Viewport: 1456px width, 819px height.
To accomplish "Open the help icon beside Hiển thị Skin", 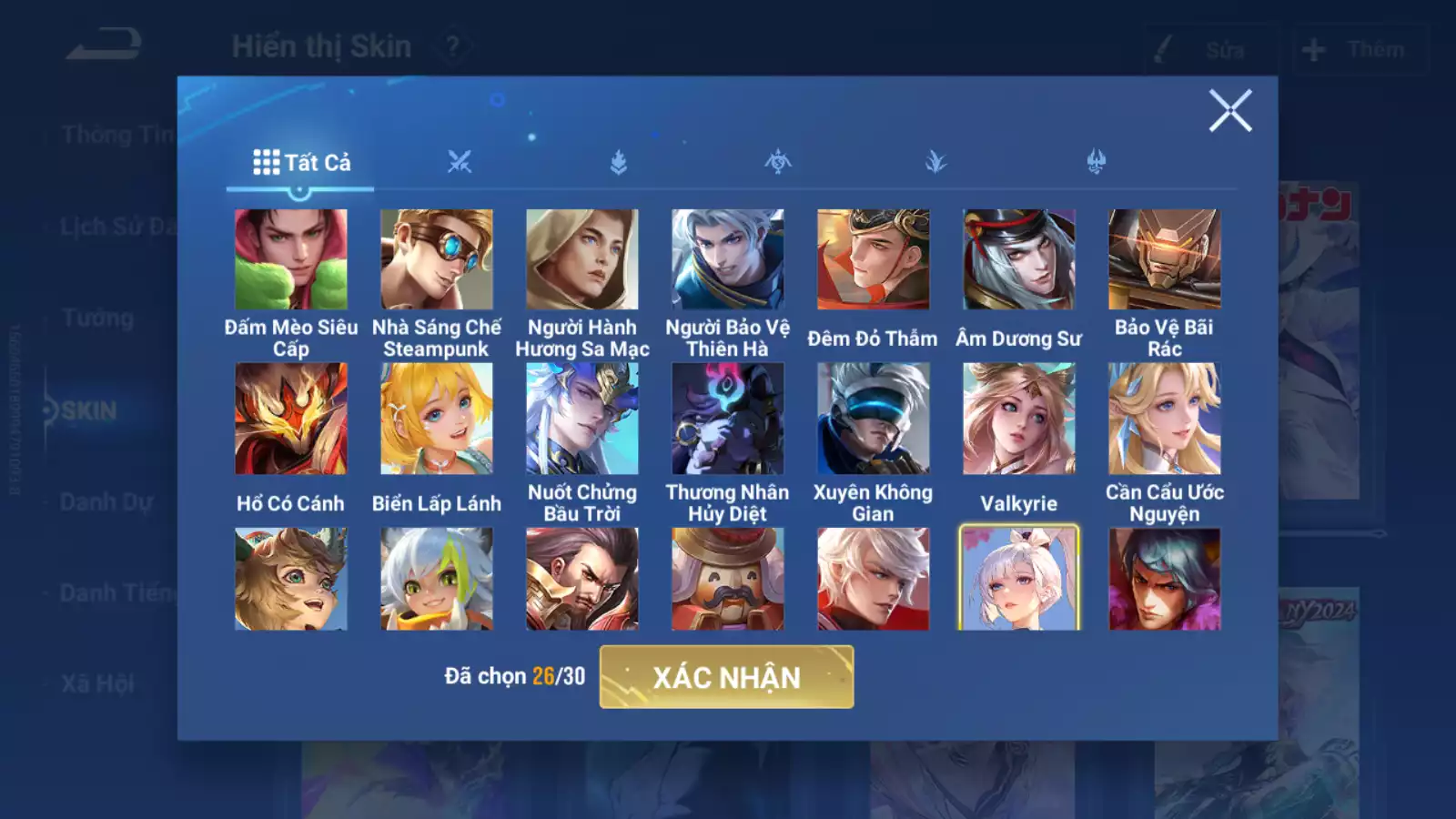I will click(x=452, y=45).
